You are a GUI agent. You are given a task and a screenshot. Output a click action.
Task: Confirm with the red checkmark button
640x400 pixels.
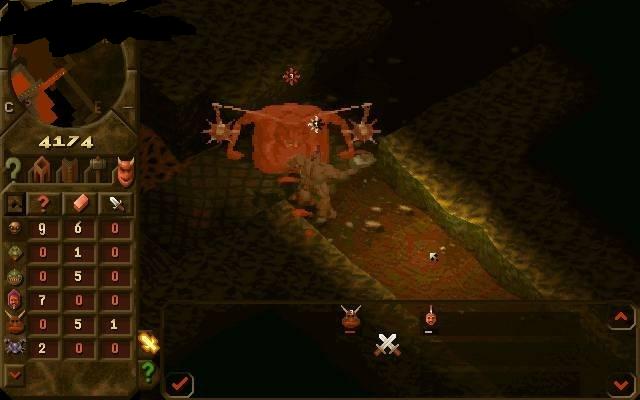click(x=180, y=383)
